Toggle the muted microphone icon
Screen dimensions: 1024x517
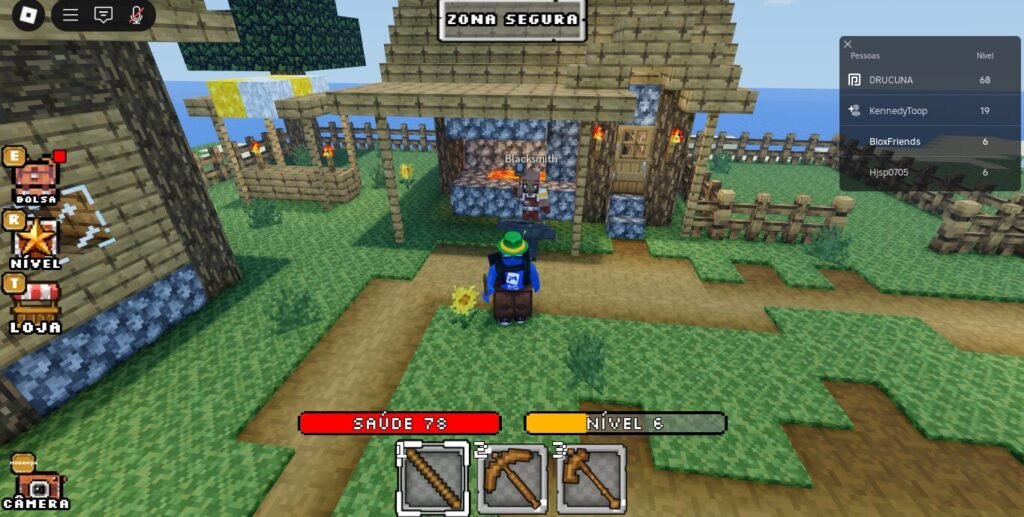(136, 15)
